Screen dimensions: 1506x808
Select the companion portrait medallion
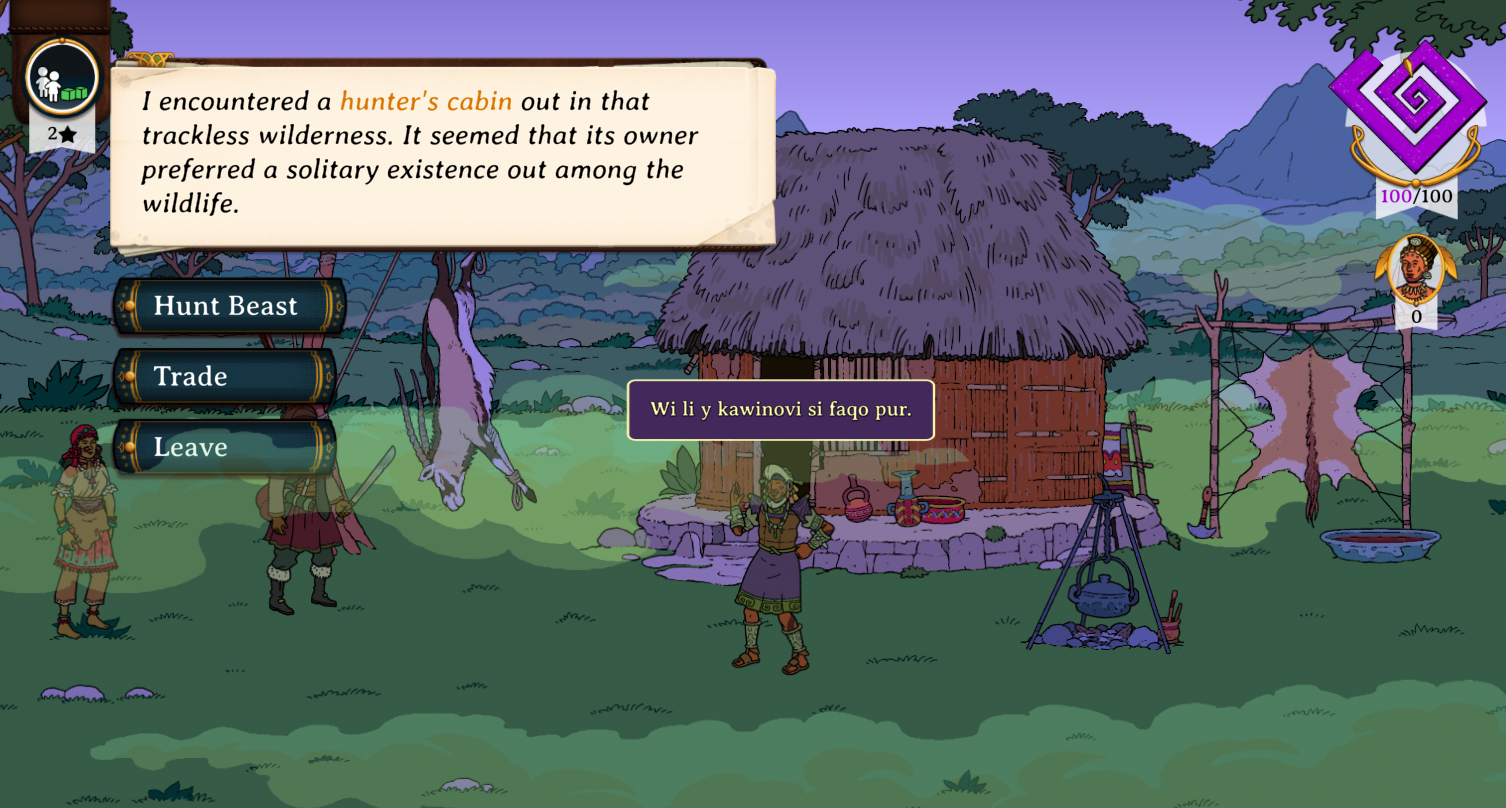[x=1415, y=268]
